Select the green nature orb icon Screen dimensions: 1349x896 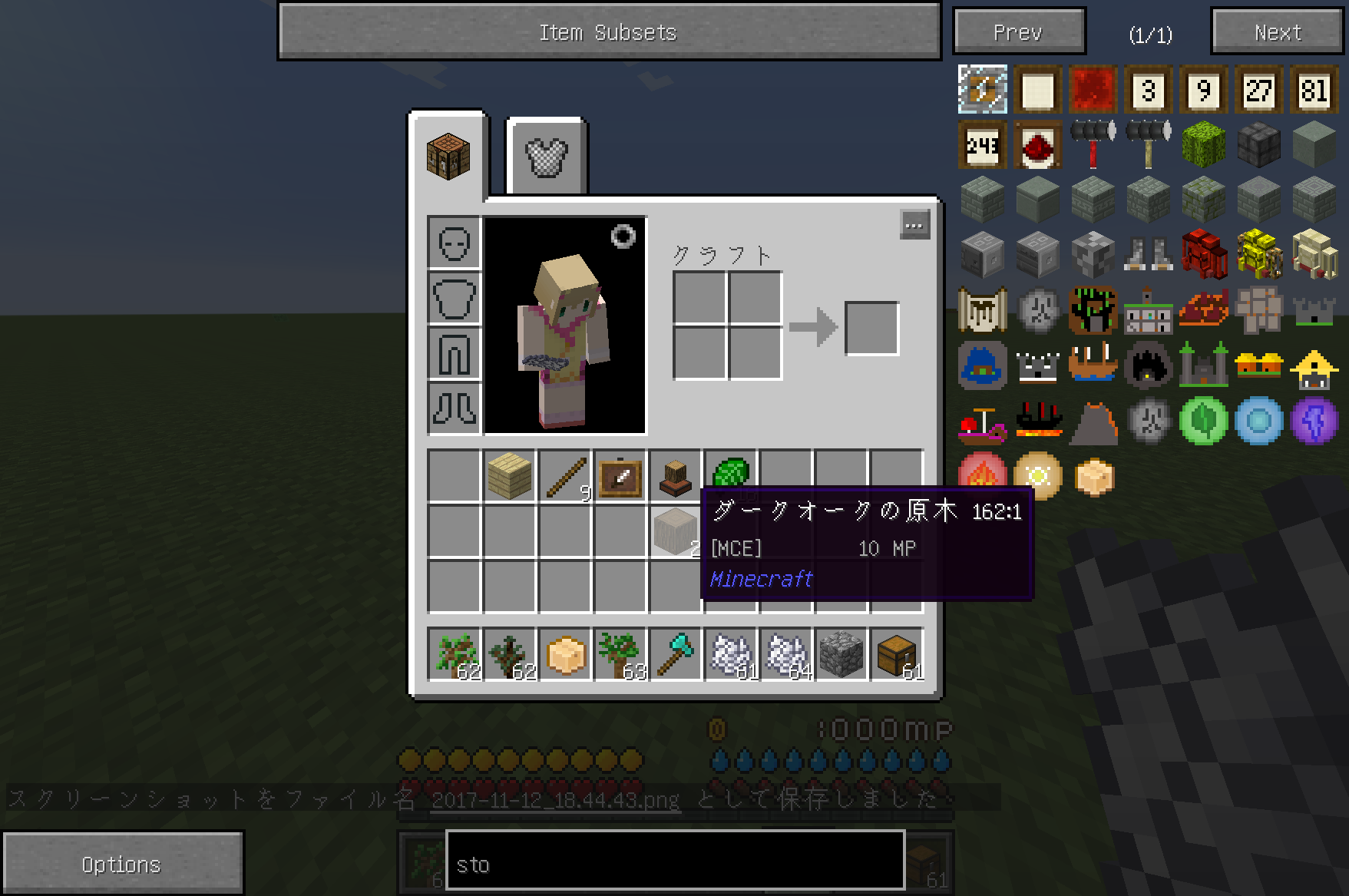point(1204,421)
